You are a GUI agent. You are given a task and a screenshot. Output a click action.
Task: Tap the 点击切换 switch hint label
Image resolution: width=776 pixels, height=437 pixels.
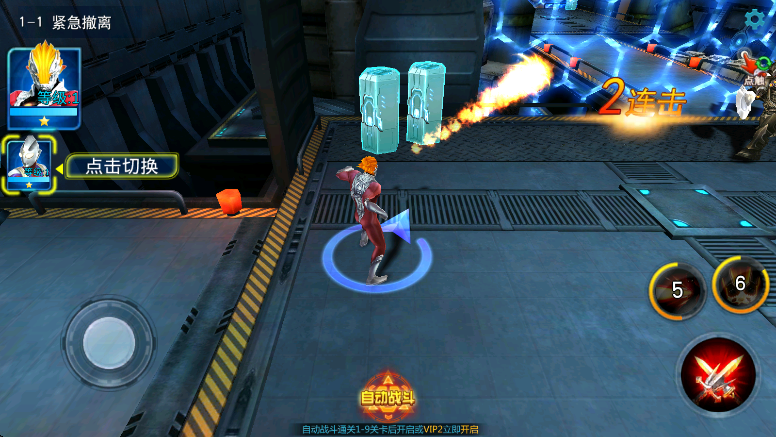coord(121,166)
